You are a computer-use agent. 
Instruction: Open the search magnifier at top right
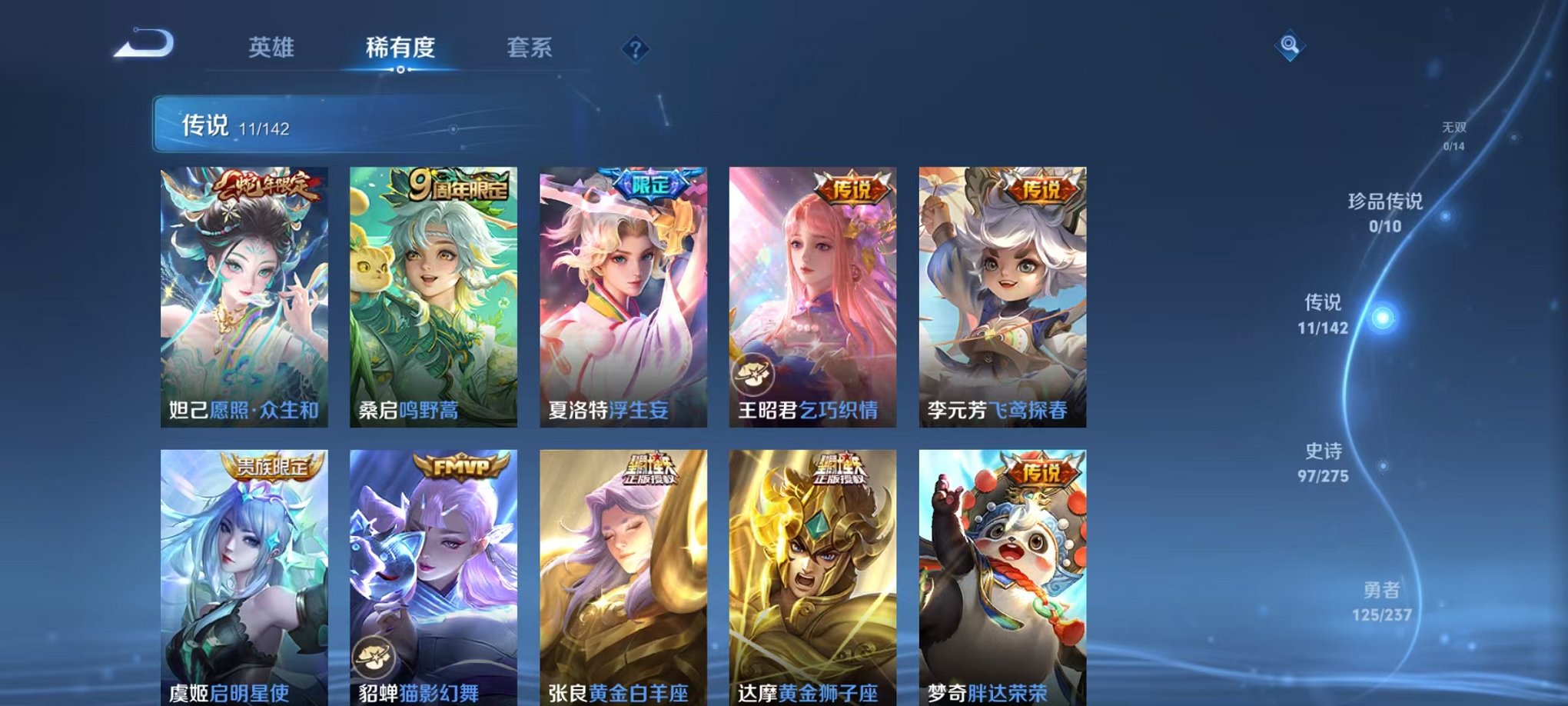[1292, 46]
